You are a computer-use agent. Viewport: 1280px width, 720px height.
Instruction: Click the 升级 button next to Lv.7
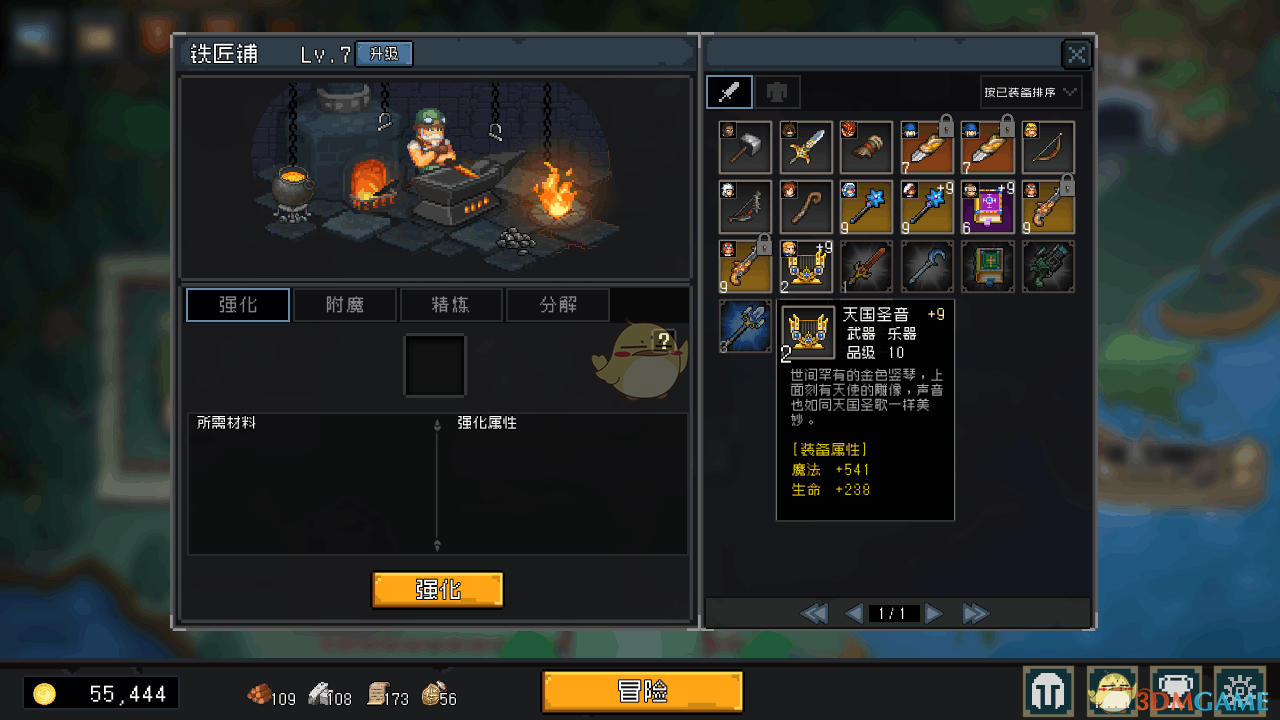coord(383,54)
